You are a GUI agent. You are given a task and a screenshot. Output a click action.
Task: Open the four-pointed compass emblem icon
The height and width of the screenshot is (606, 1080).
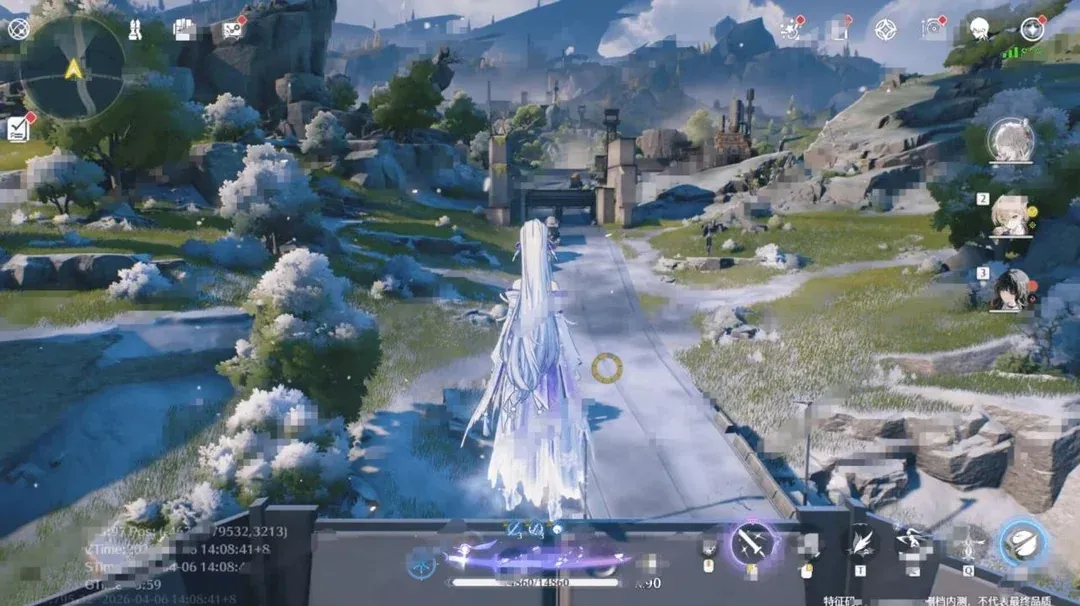point(885,29)
